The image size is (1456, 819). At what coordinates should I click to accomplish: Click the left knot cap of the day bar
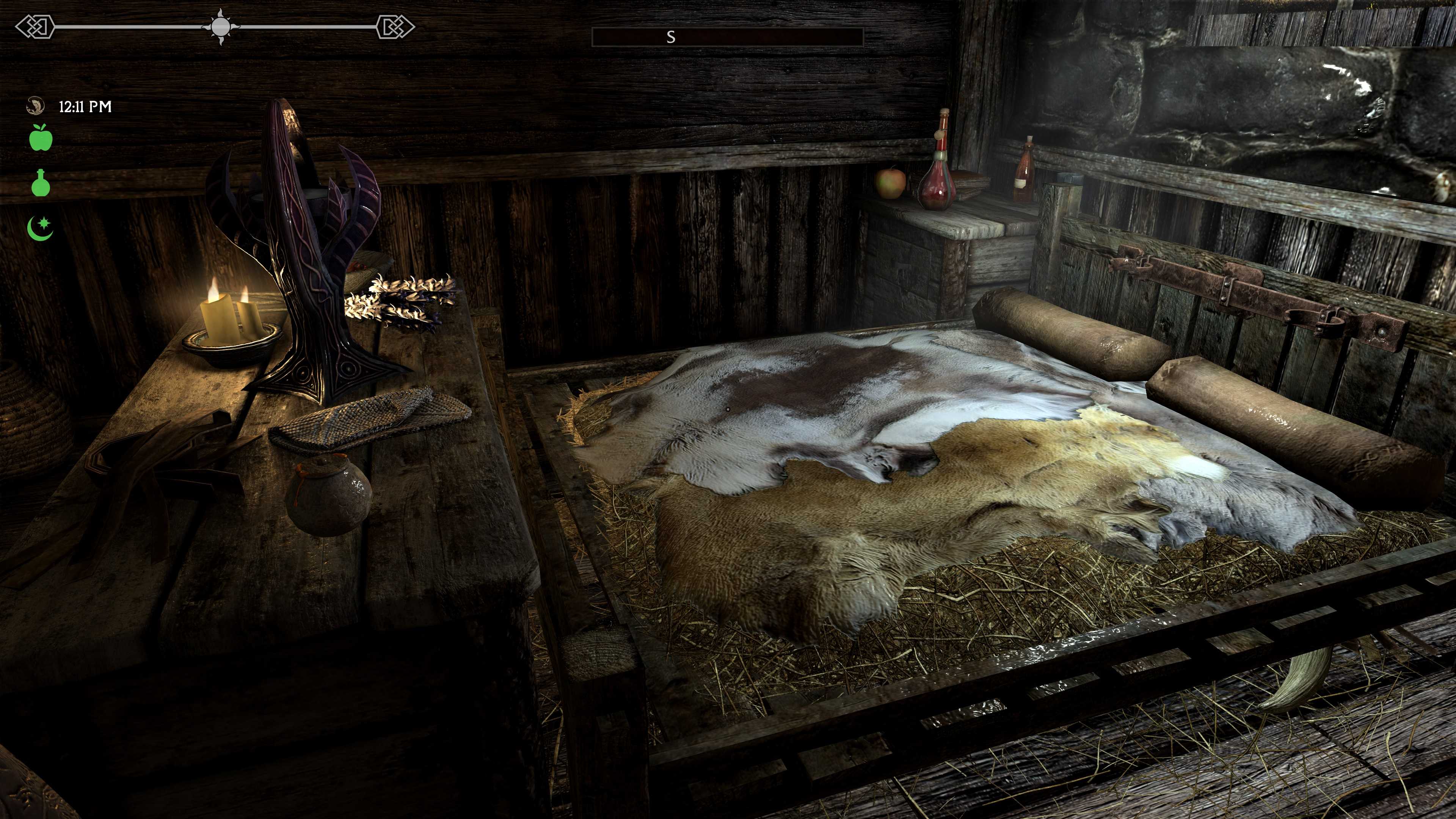[35, 27]
